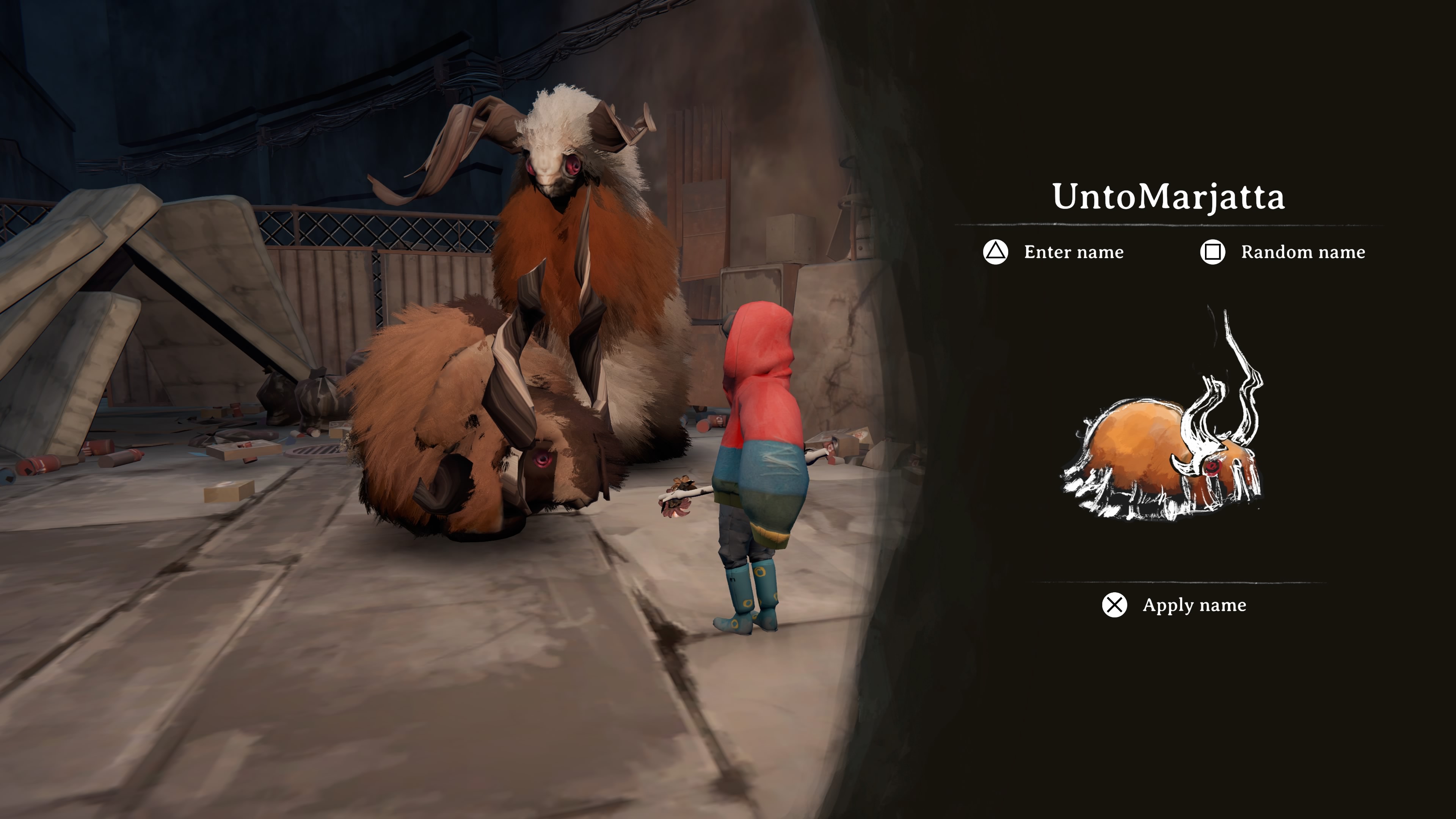Generate a Random name
Image resolution: width=1456 pixels, height=819 pixels.
[x=1283, y=252]
